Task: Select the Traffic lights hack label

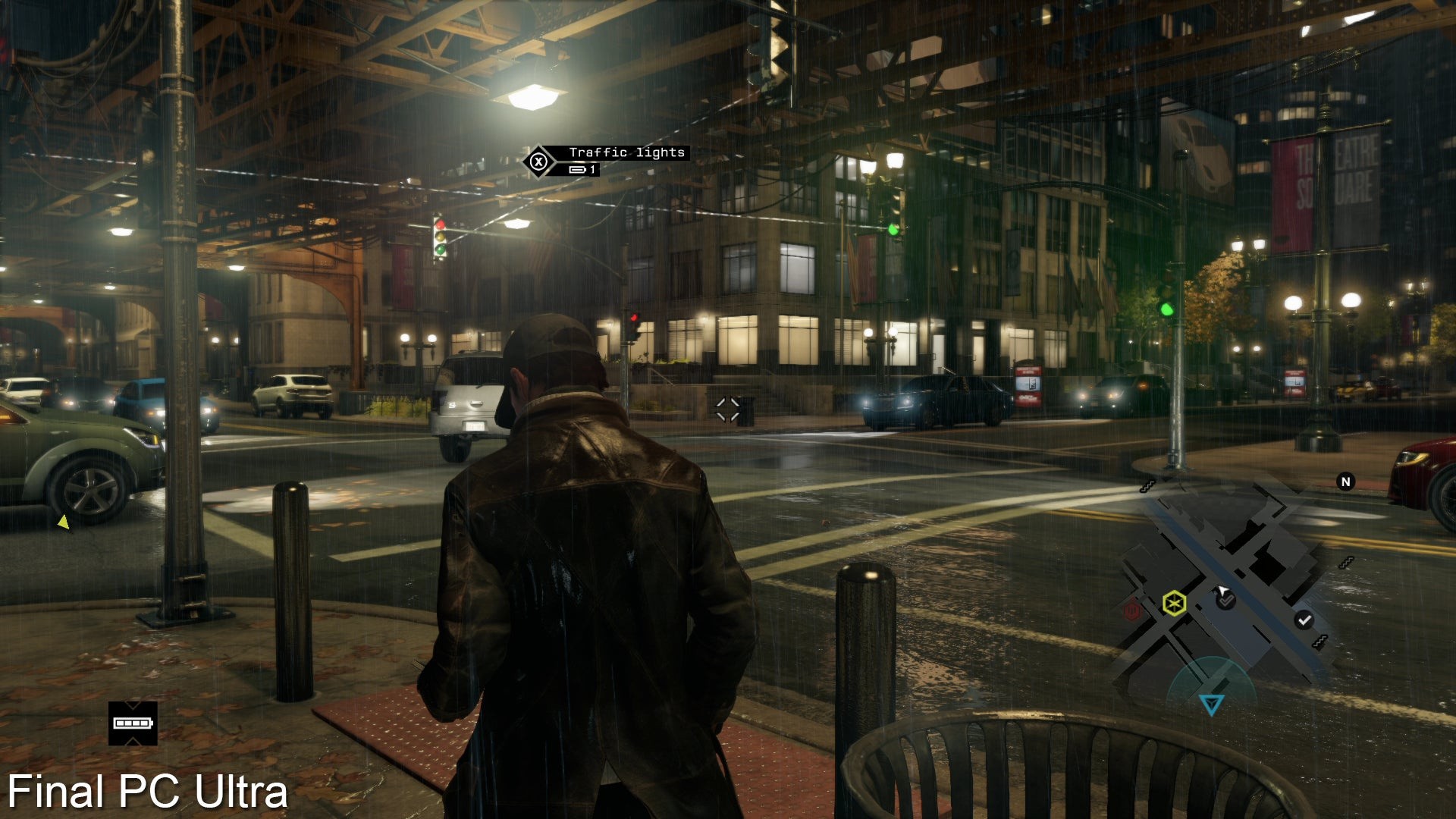Action: (x=626, y=152)
